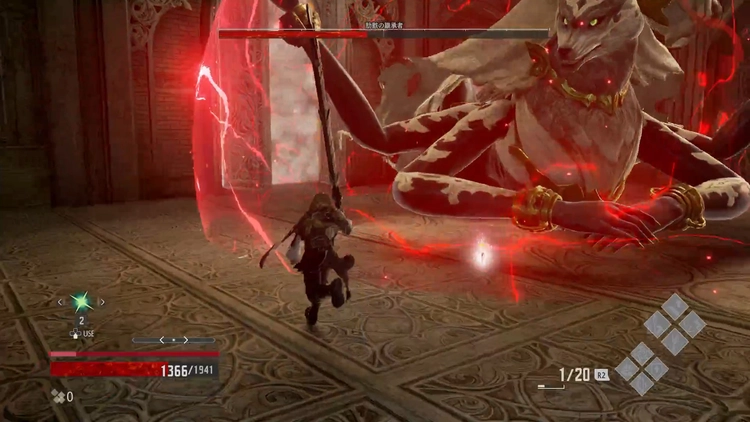The width and height of the screenshot is (750, 422).
Task: Select next item with arrow right of green star
Action: click(104, 301)
